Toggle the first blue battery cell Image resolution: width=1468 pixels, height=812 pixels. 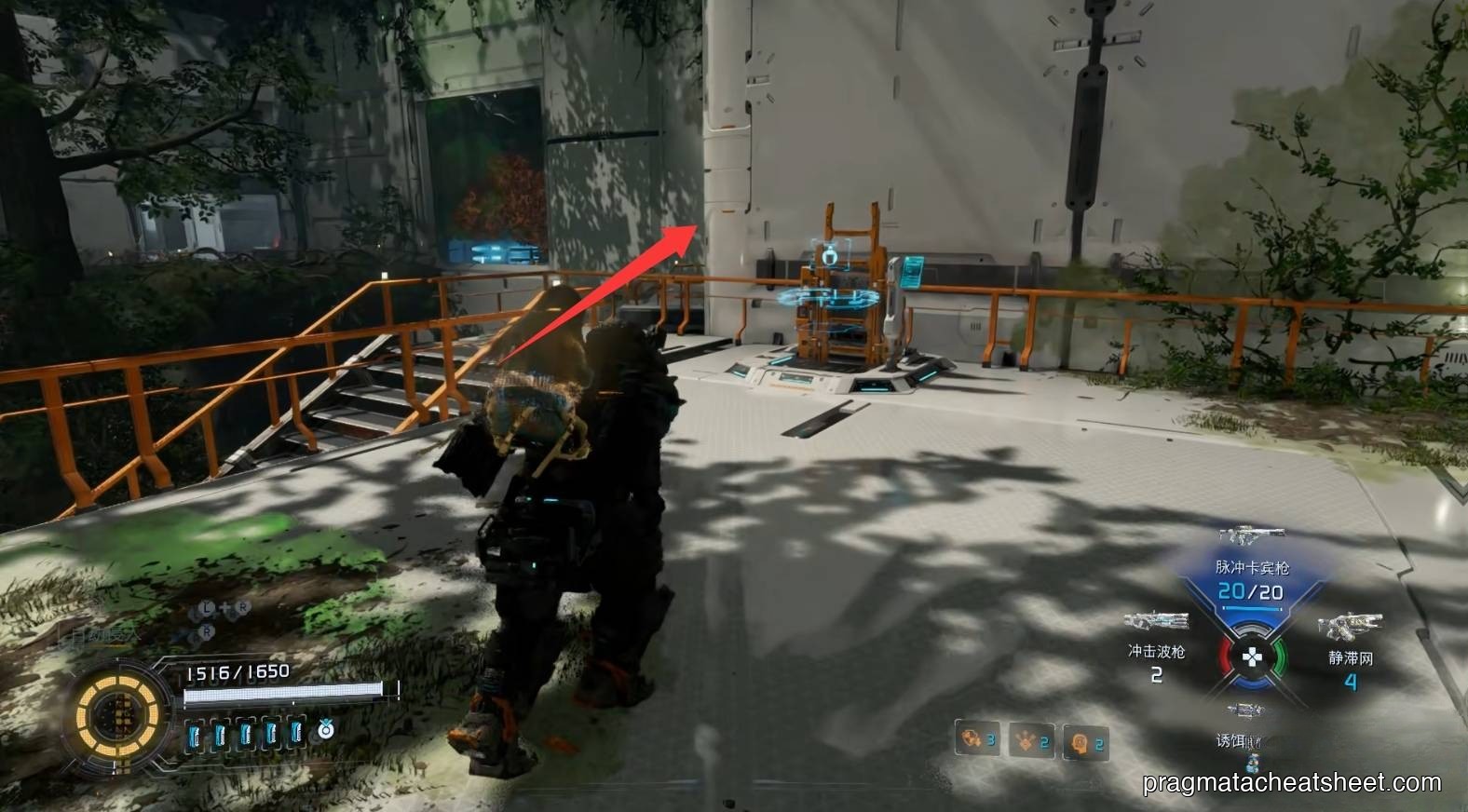coord(193,734)
